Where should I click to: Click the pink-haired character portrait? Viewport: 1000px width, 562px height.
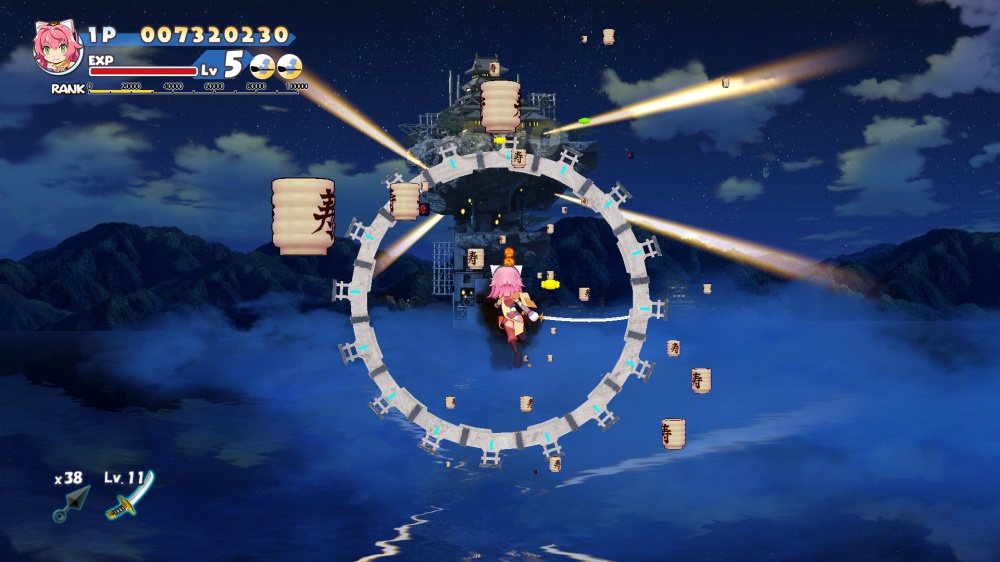click(x=58, y=47)
